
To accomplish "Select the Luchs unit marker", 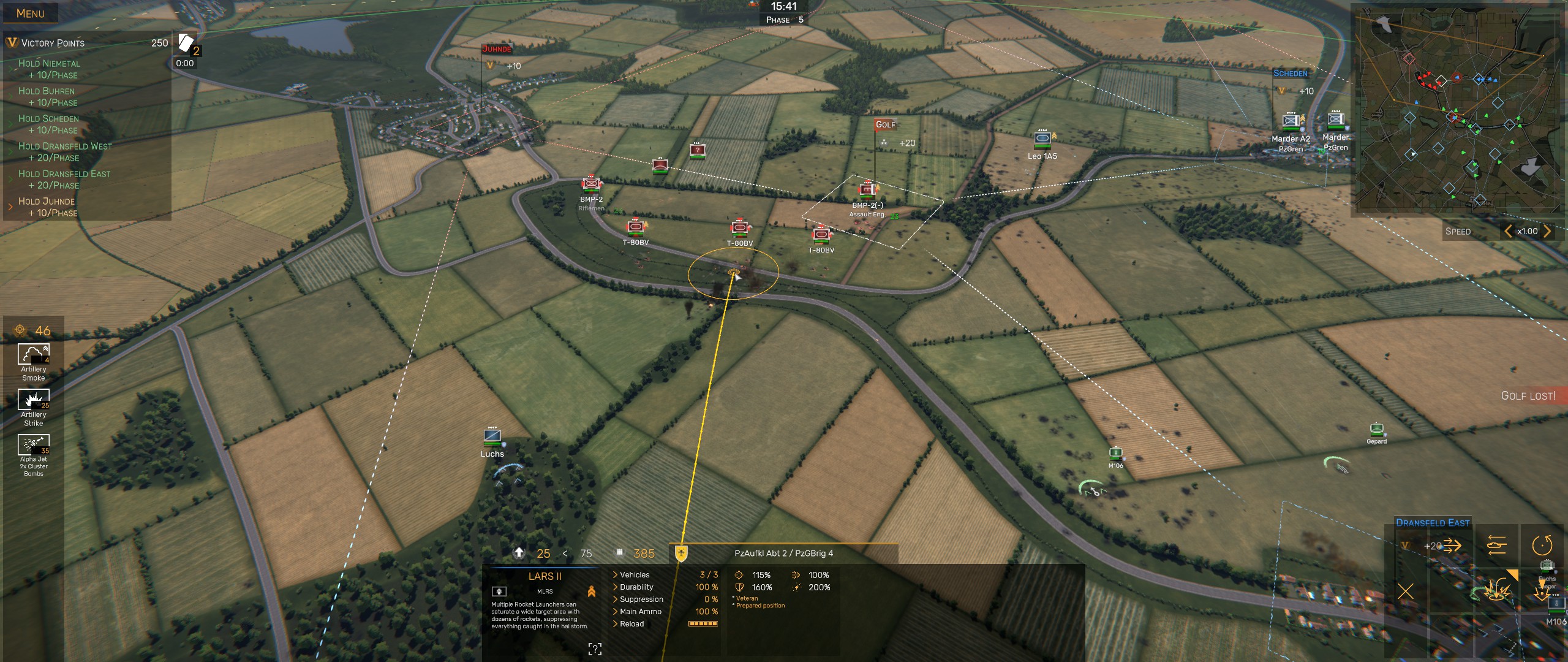I will (492, 436).
